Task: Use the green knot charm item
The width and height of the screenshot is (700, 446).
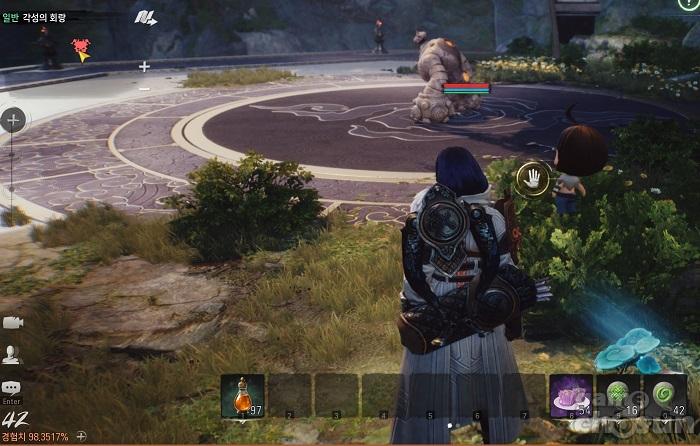Action: click(618, 395)
